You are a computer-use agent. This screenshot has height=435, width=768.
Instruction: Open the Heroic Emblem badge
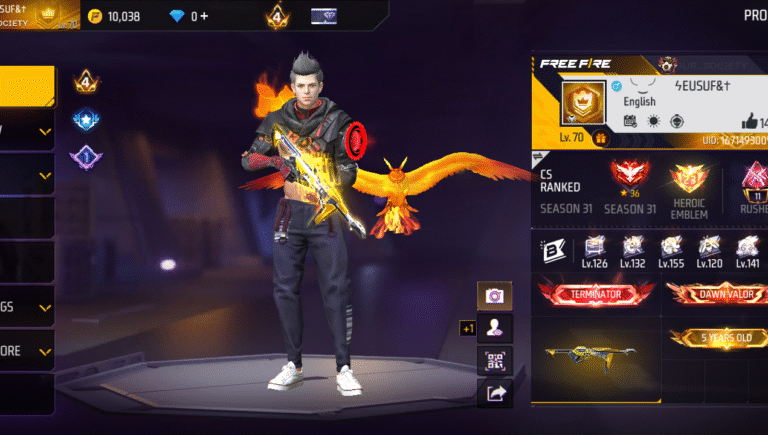click(689, 187)
